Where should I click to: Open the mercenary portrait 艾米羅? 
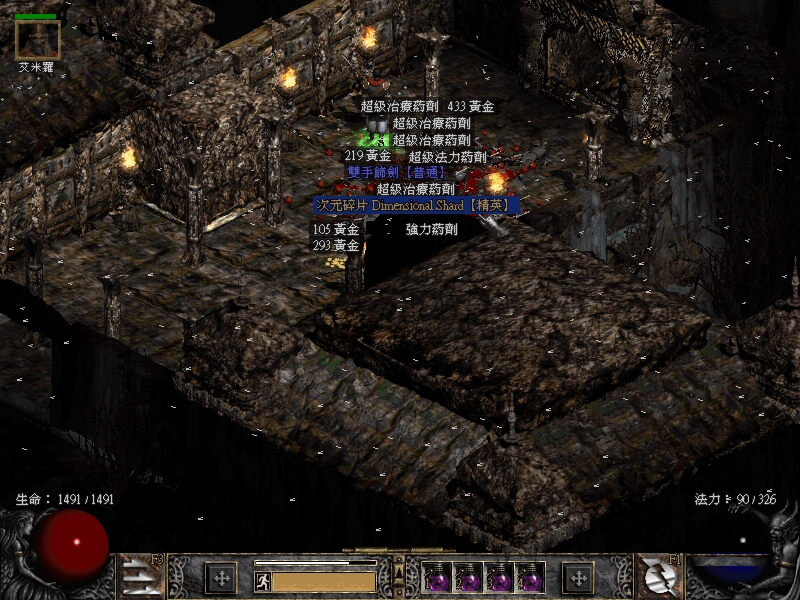coord(38,39)
